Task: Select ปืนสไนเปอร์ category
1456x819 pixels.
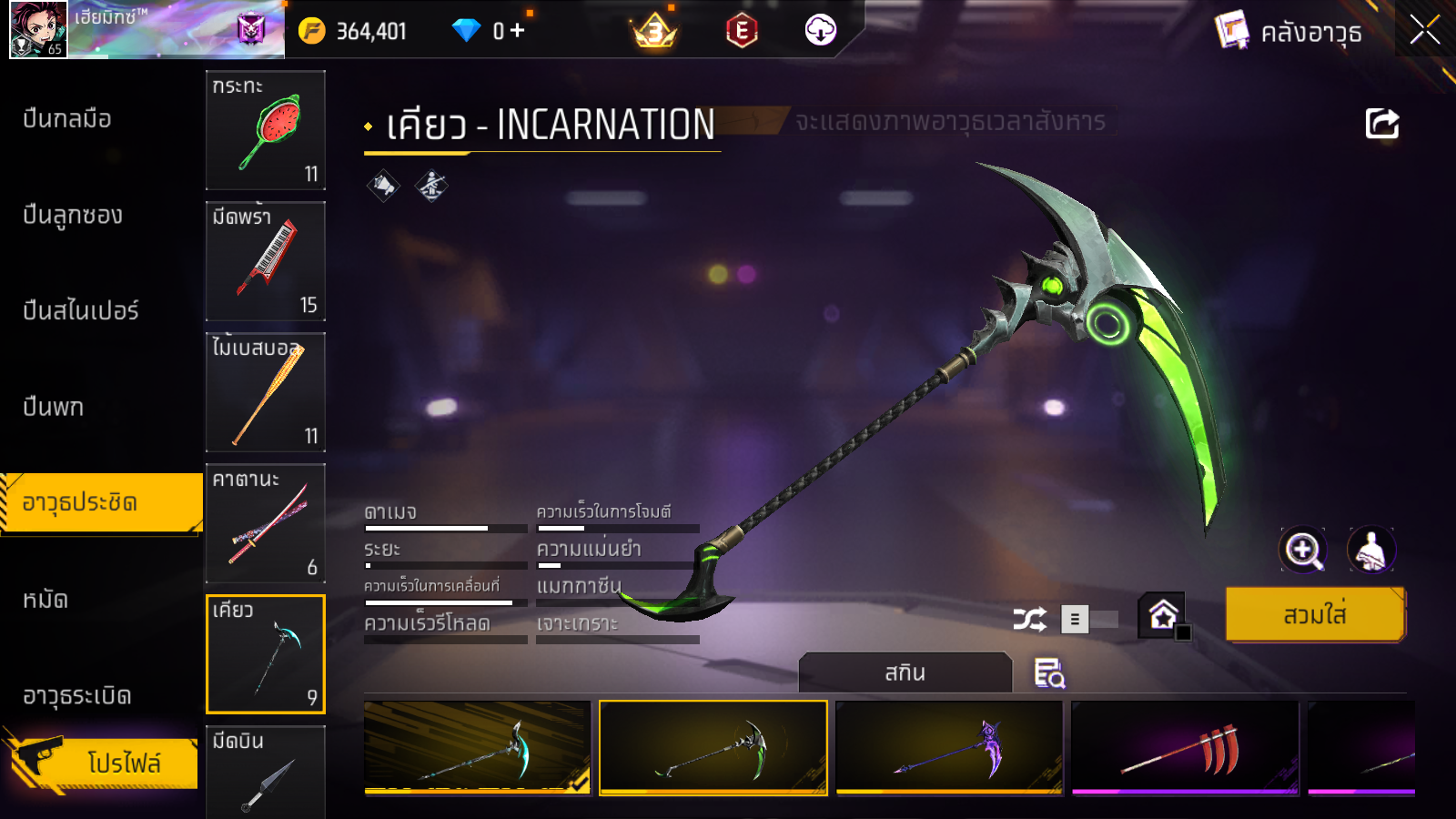Action: click(81, 310)
